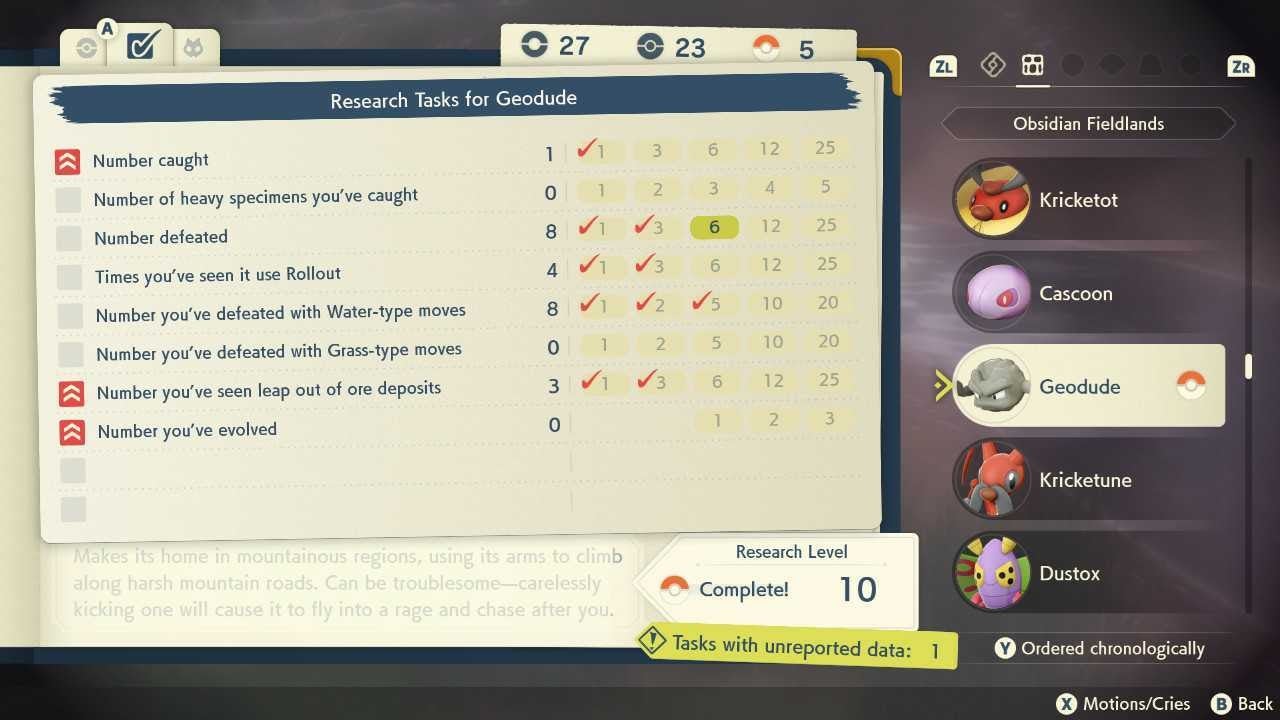Click the diamond badge icon near ZL

(993, 65)
